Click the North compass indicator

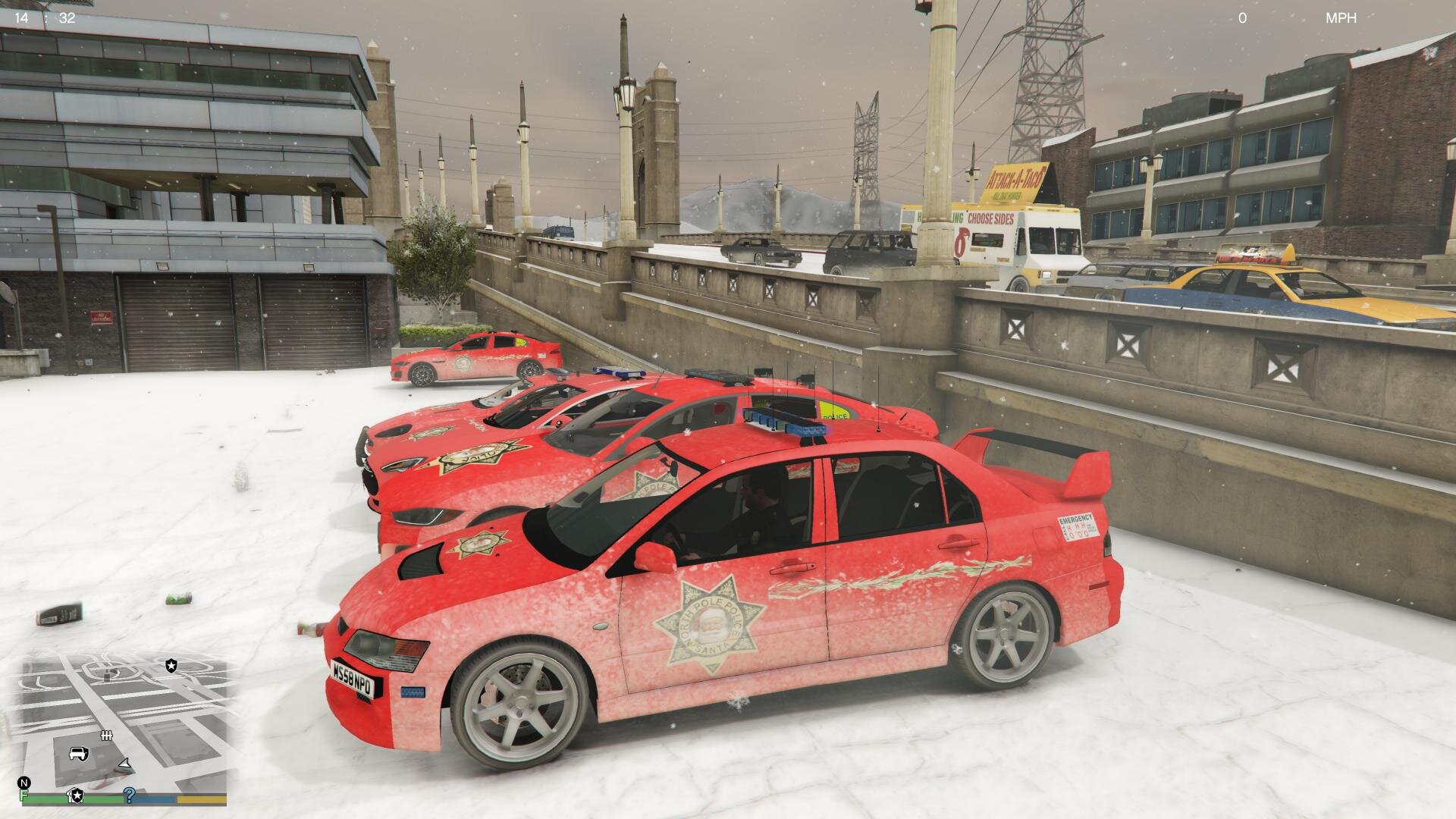24,783
